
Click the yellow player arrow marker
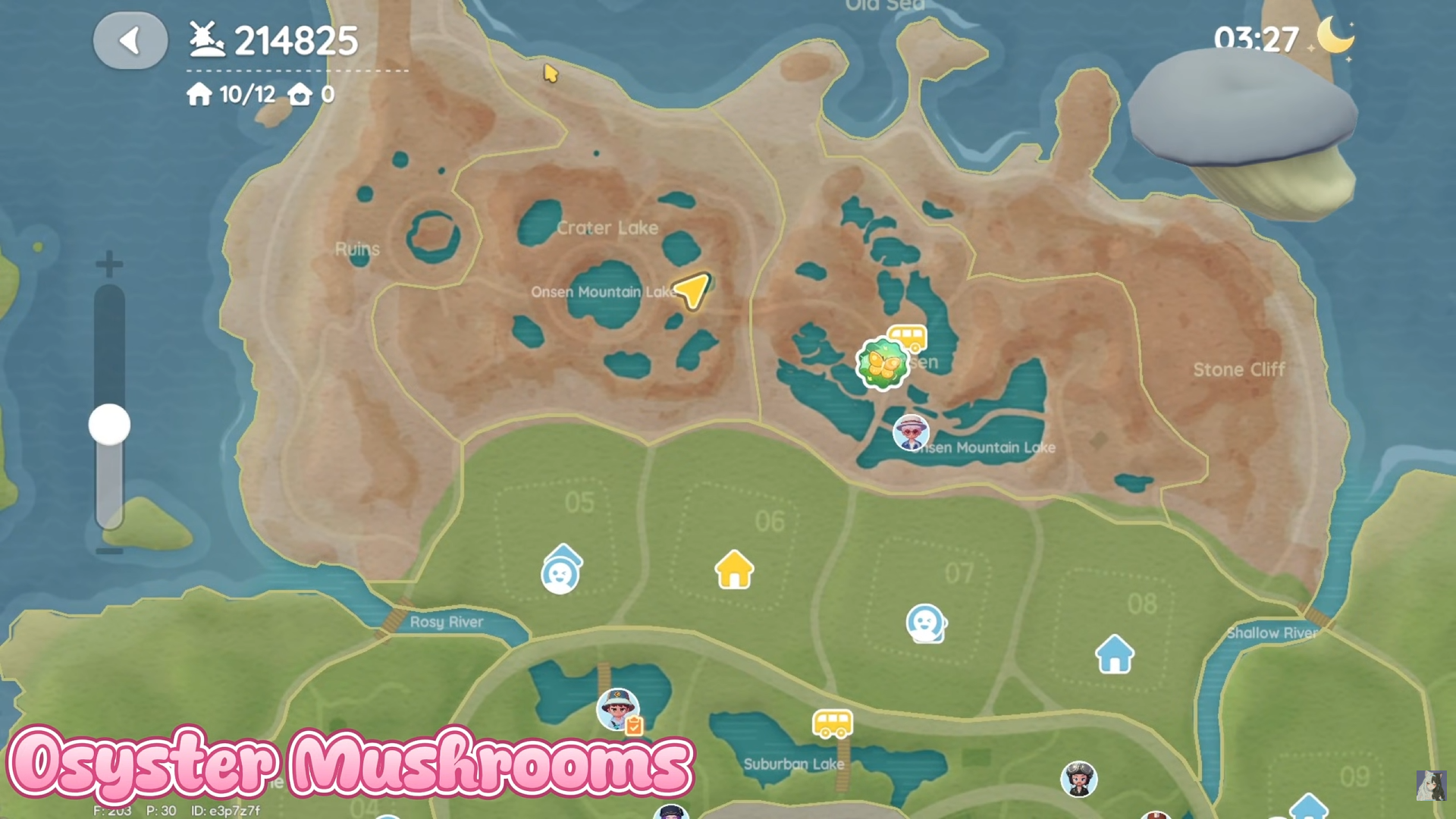(x=692, y=290)
